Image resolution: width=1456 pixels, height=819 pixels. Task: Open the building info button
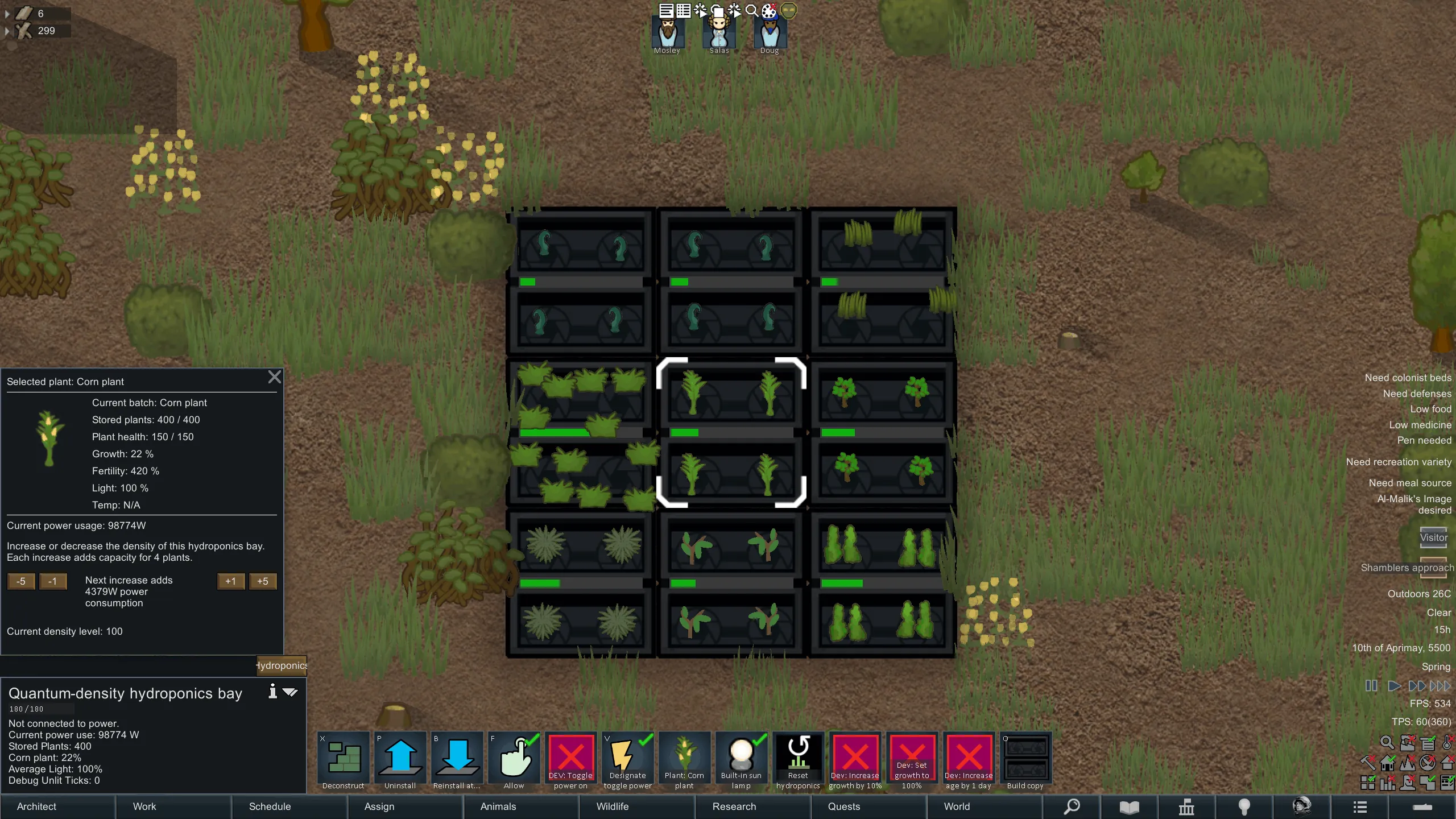pyautogui.click(x=272, y=691)
